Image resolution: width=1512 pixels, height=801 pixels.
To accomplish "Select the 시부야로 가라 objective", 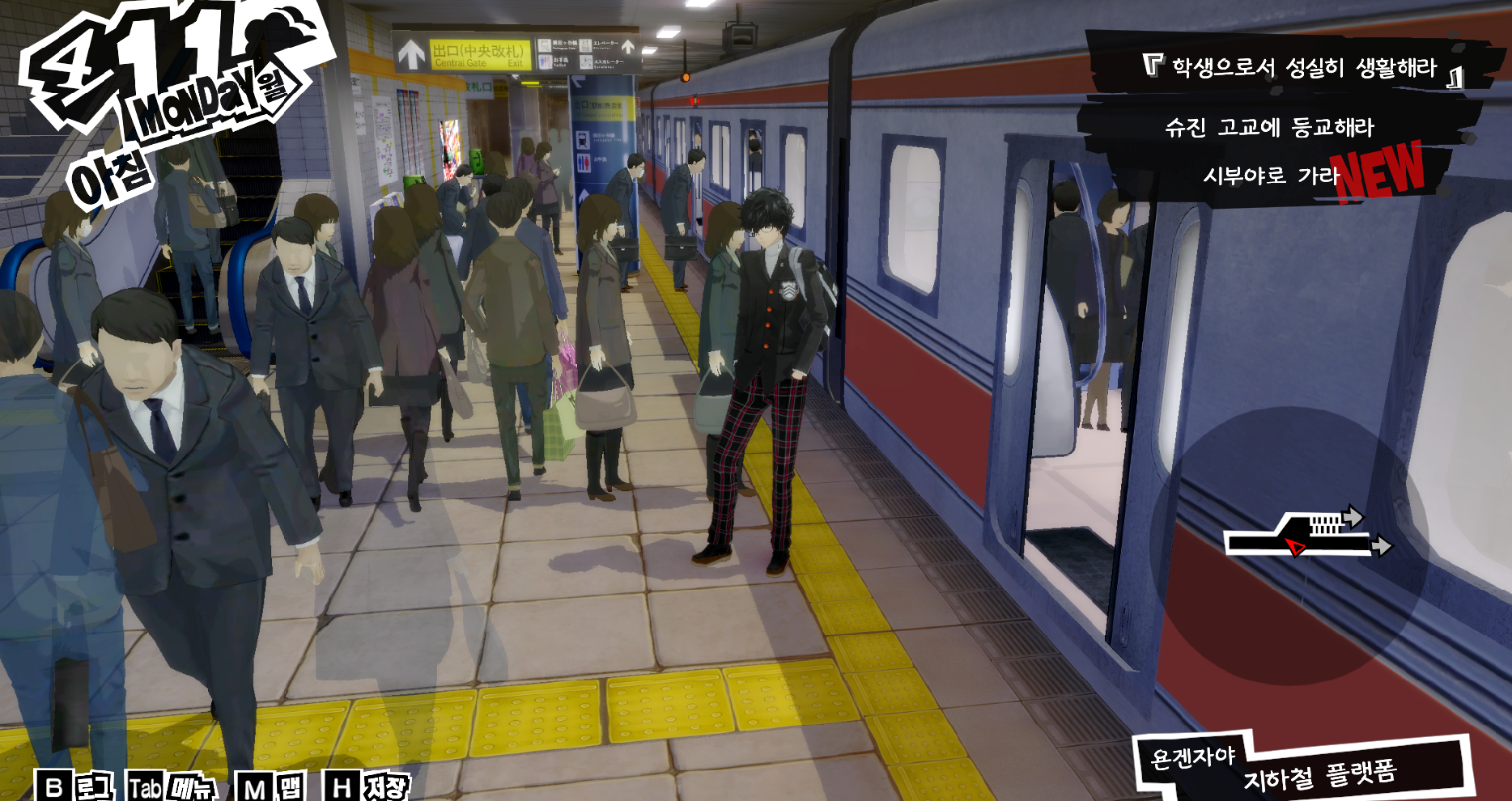I will tap(1271, 176).
